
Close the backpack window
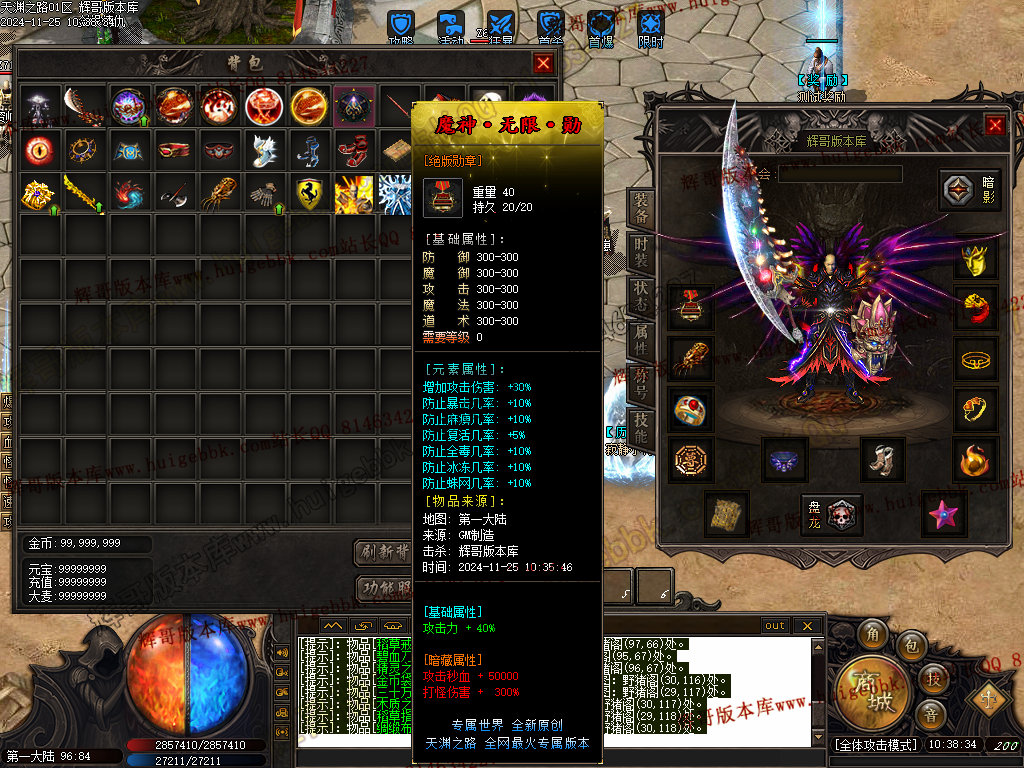point(543,64)
